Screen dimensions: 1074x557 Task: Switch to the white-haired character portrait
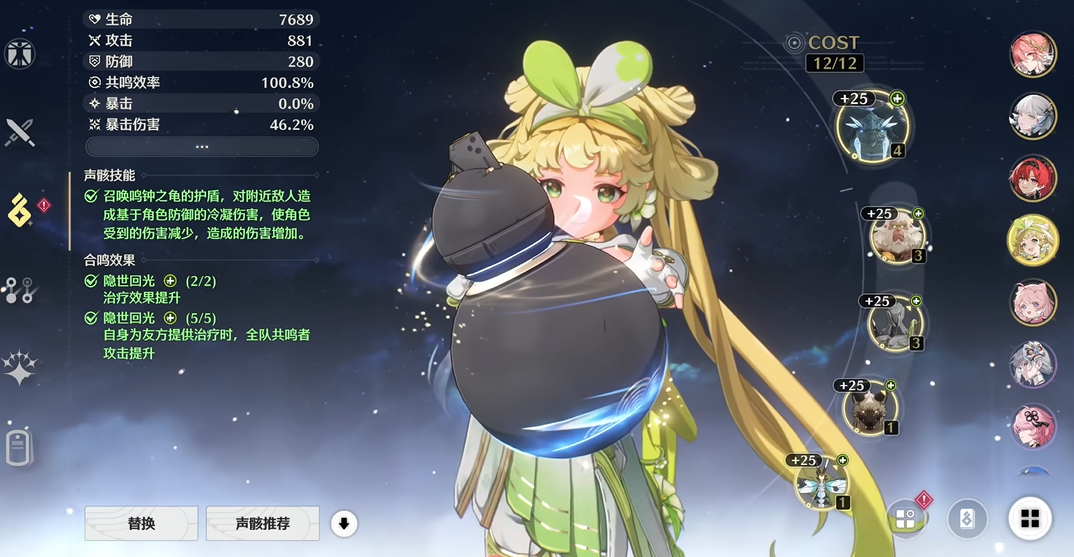point(1032,117)
